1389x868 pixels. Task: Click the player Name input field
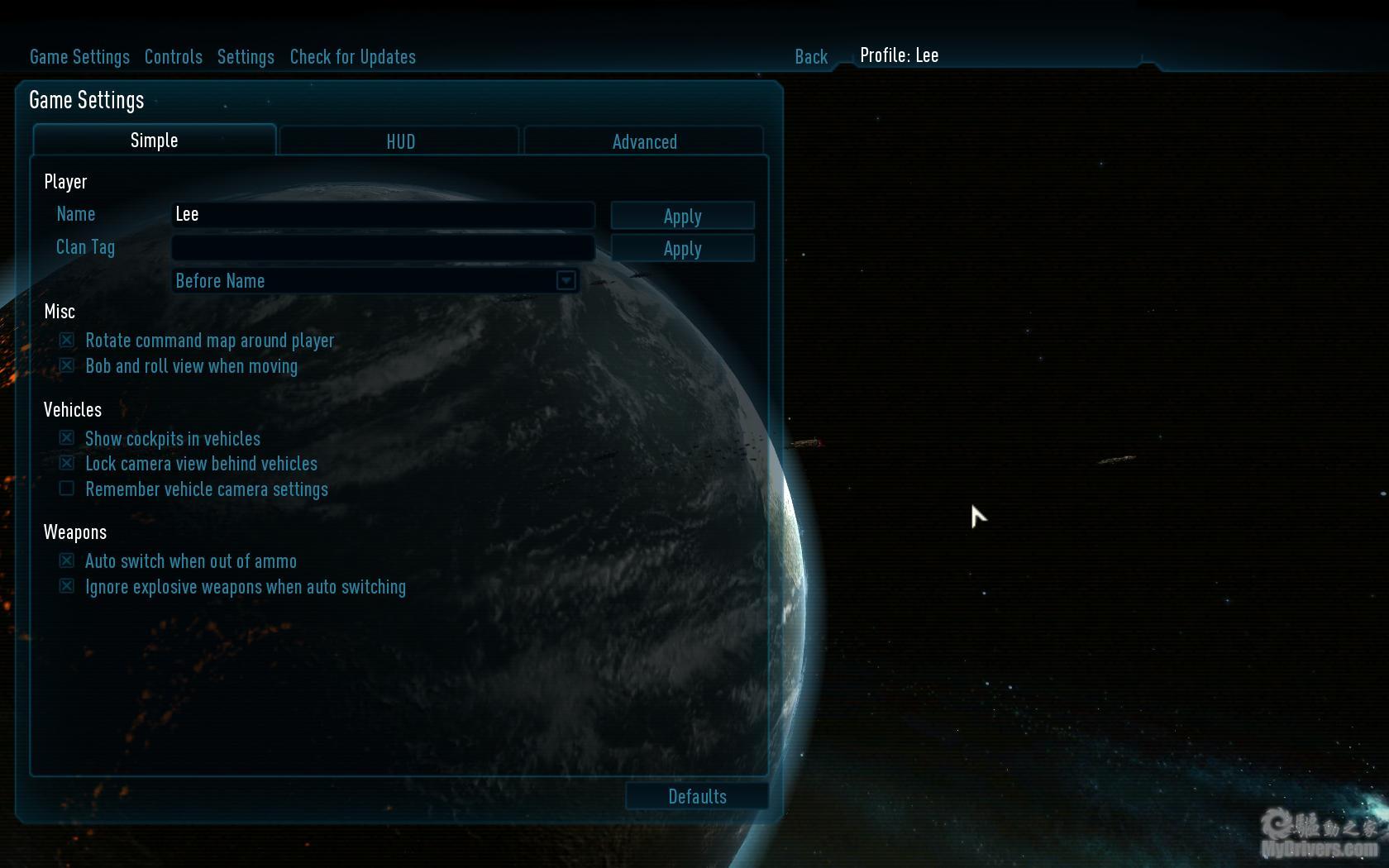coord(383,215)
